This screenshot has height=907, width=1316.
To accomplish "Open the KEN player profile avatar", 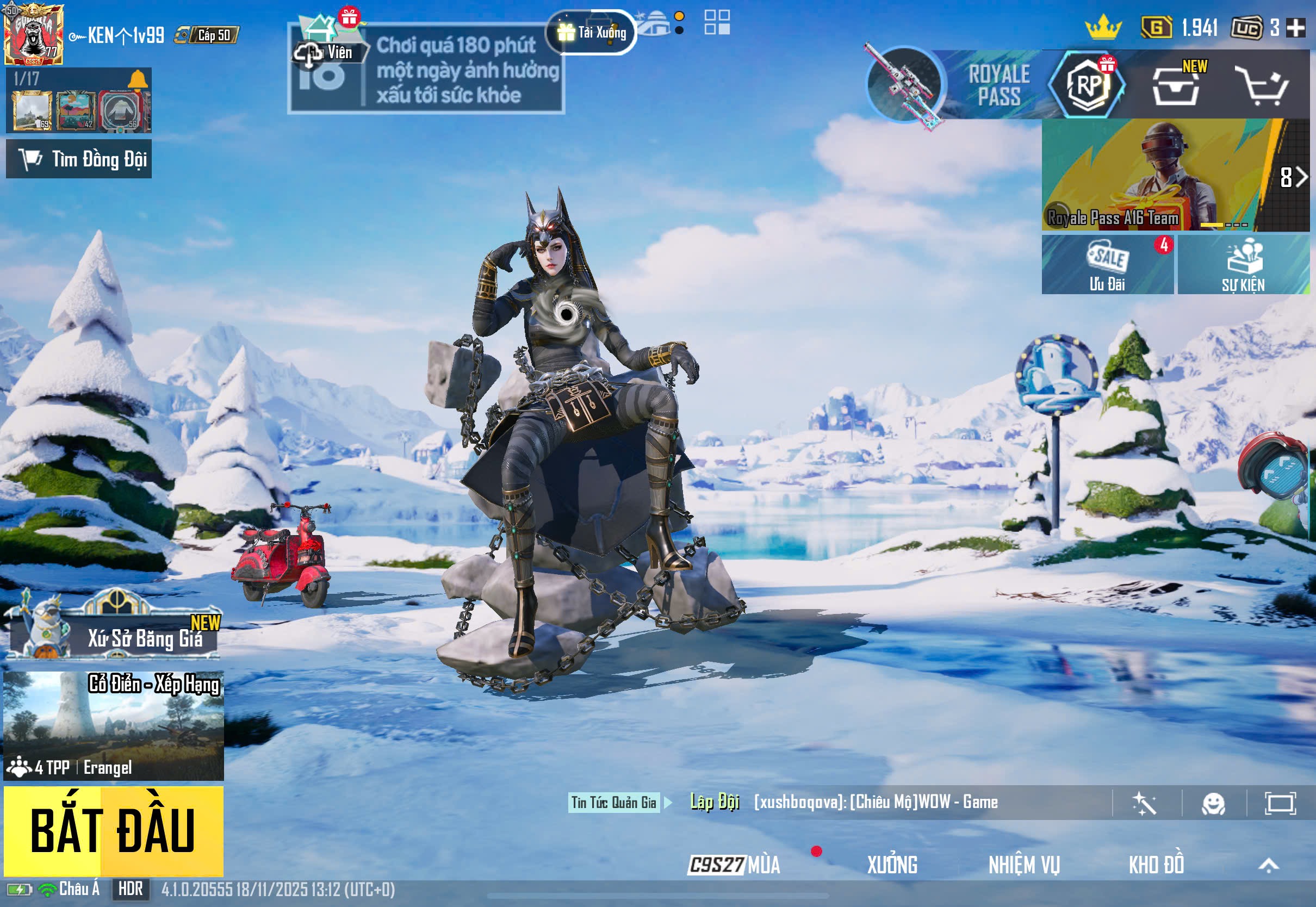I will click(x=33, y=34).
